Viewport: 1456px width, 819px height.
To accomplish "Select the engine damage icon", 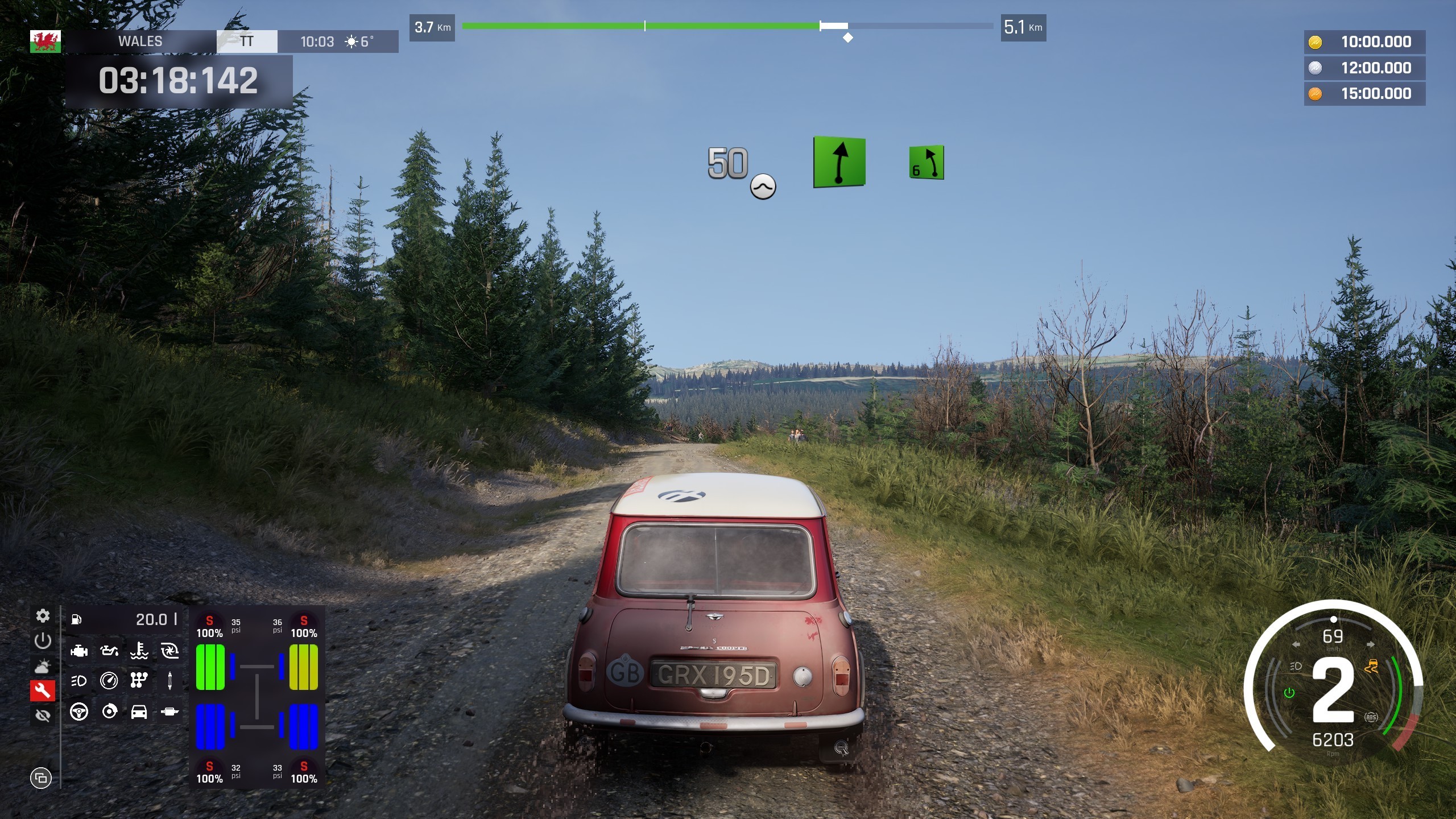I will [79, 651].
